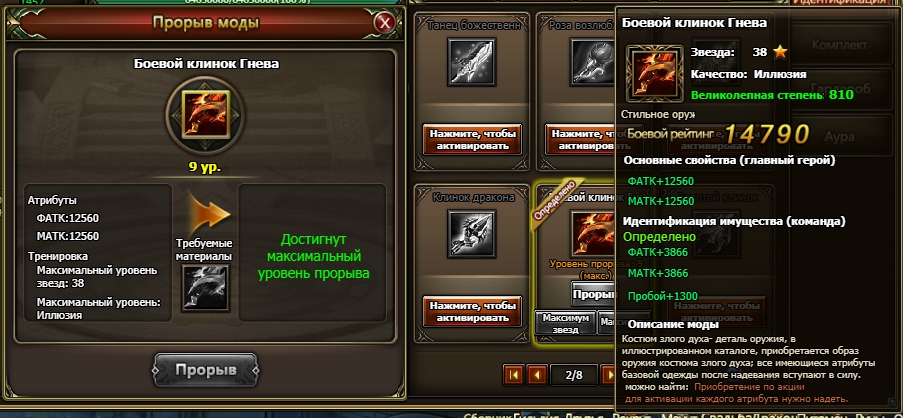Jump to the first page of weapons
This screenshot has width=903, height=418.
coord(514,375)
